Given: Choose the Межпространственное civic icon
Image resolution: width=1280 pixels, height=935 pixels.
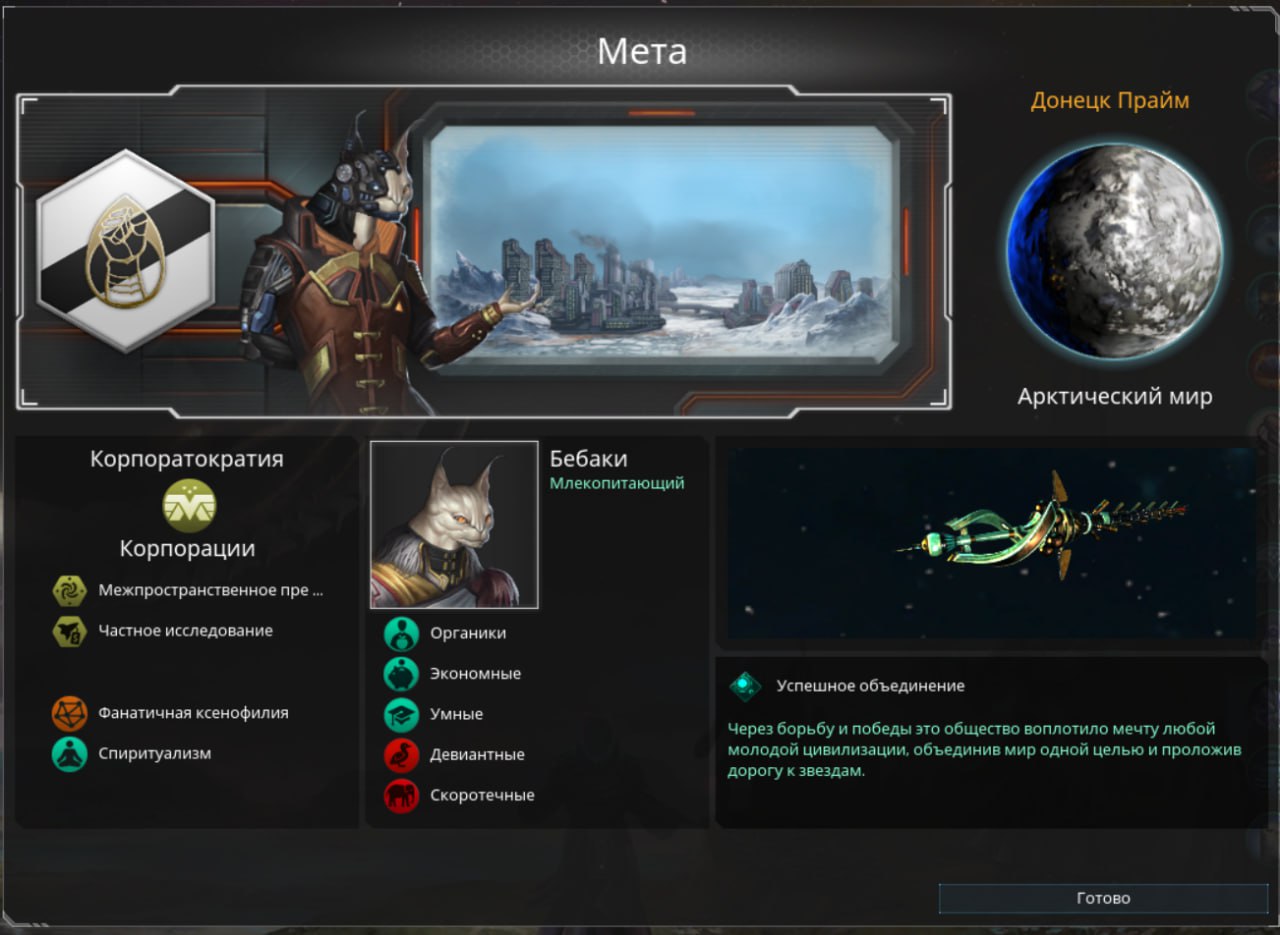Looking at the screenshot, I should click(70, 591).
